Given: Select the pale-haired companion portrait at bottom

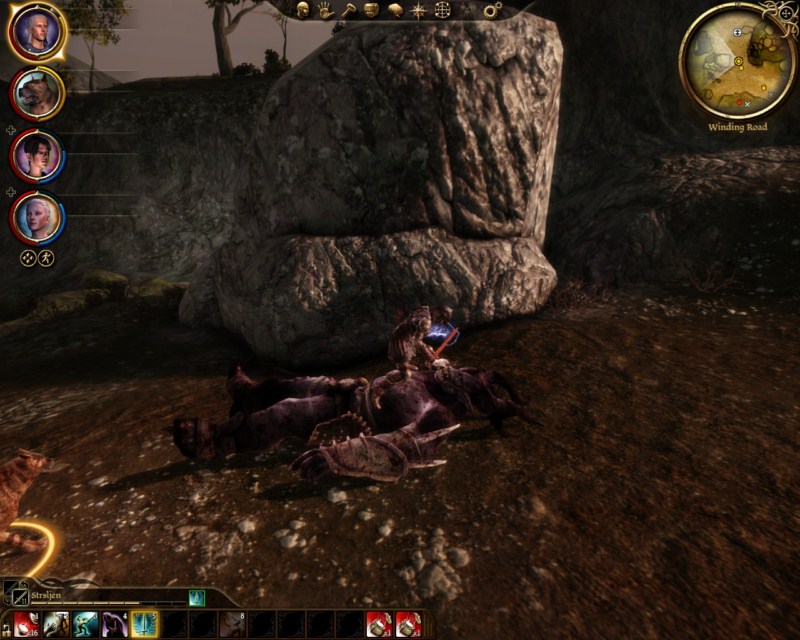Looking at the screenshot, I should 37,217.
